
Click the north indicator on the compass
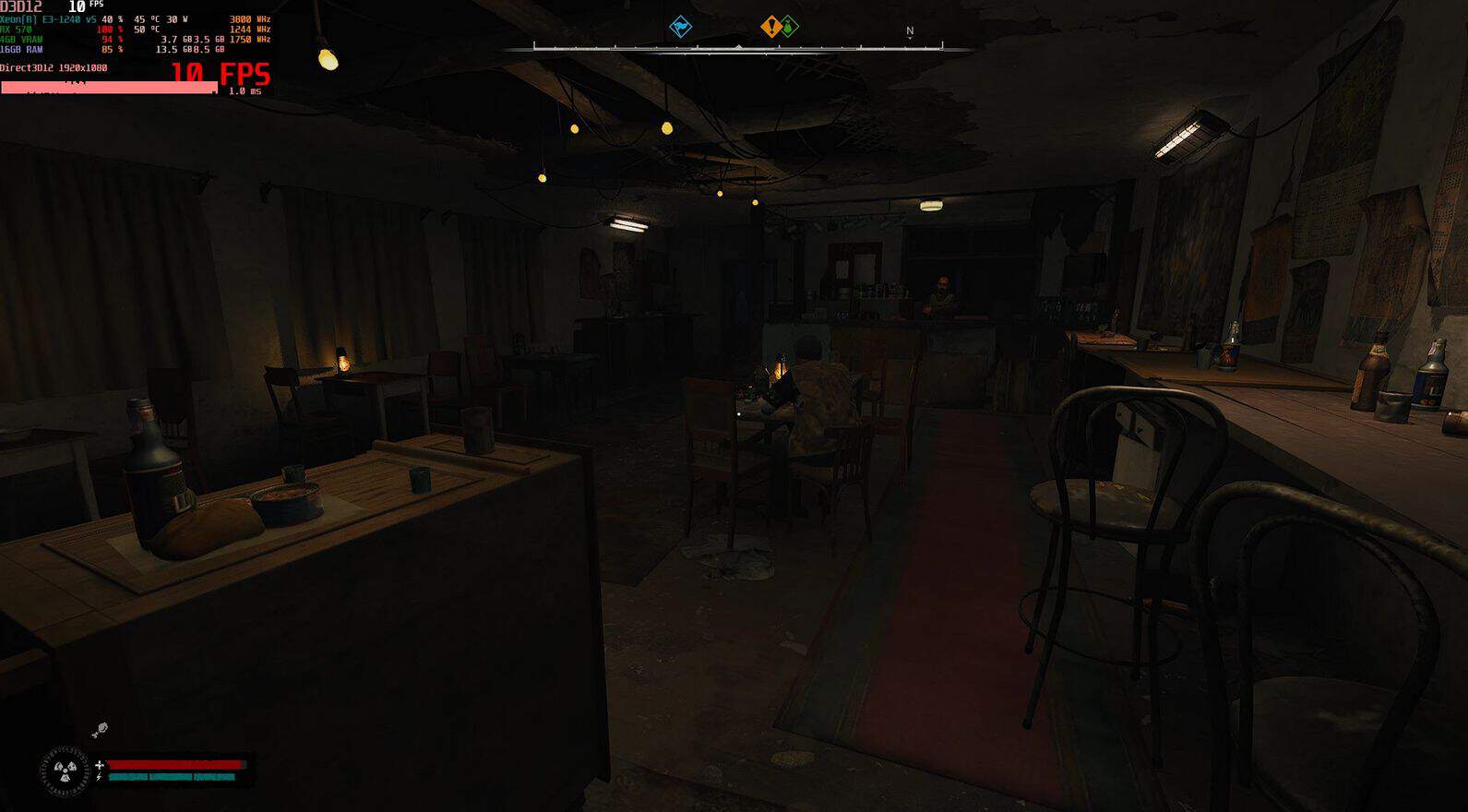pos(910,31)
